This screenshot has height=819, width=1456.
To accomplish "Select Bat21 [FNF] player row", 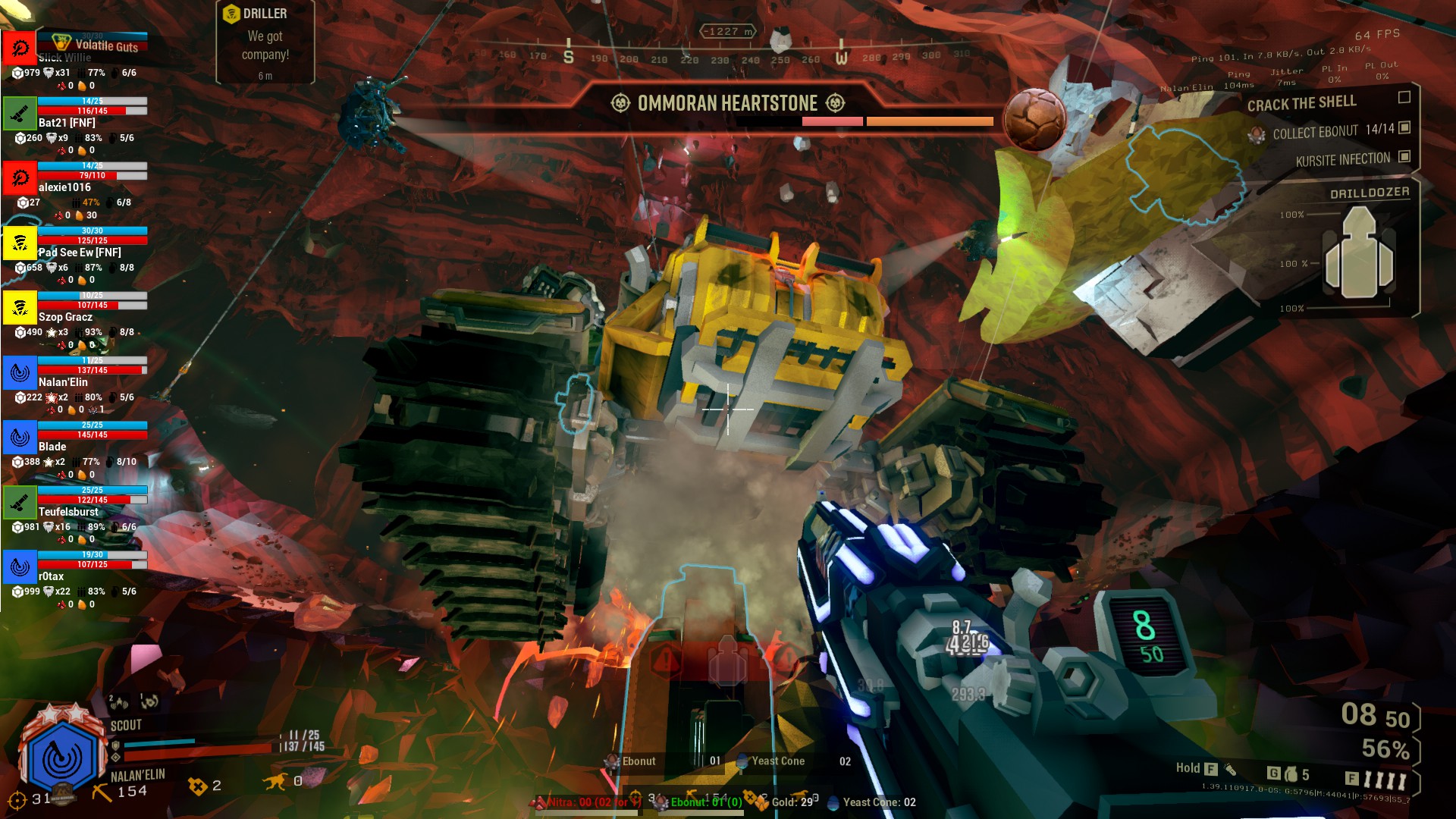I will tap(67, 122).
